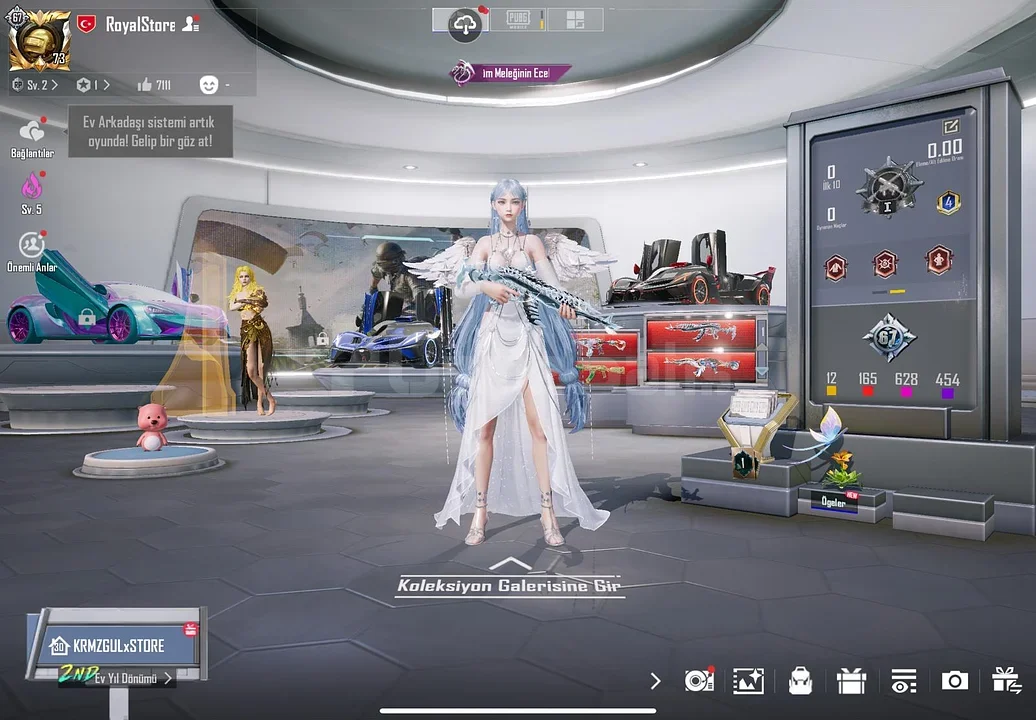This screenshot has width=1036, height=720.
Task: Open the picture album with sparkle icon
Action: tap(748, 681)
